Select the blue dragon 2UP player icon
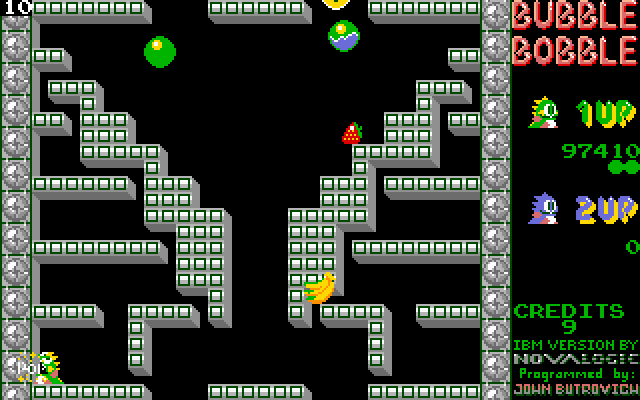 pyautogui.click(x=545, y=209)
